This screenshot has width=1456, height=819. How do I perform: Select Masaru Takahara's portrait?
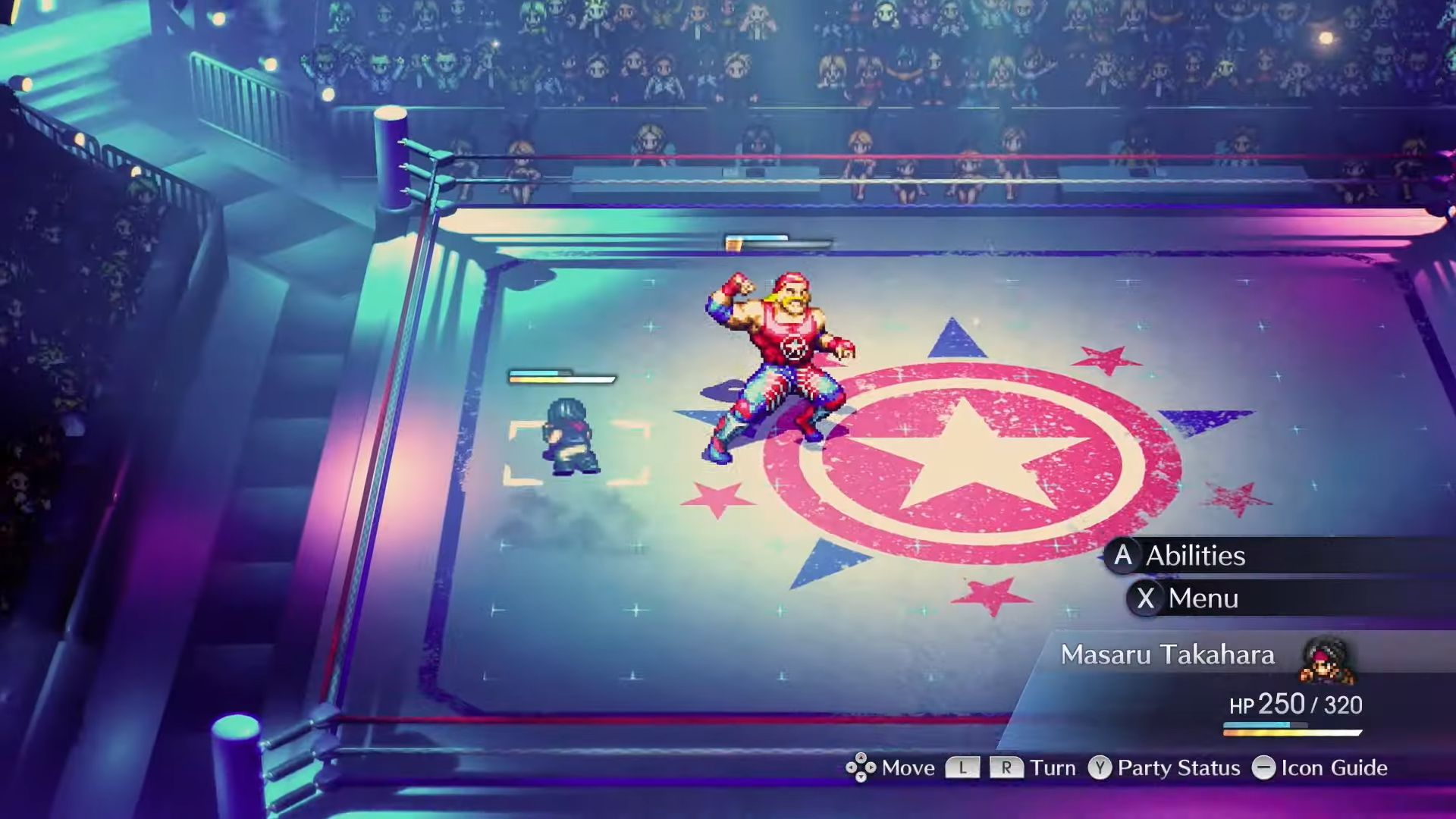click(x=1327, y=658)
